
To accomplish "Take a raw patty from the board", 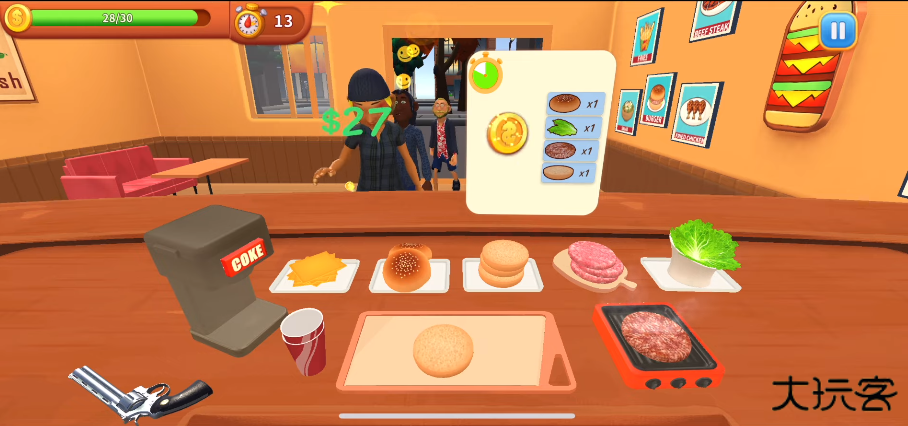I will (594, 263).
